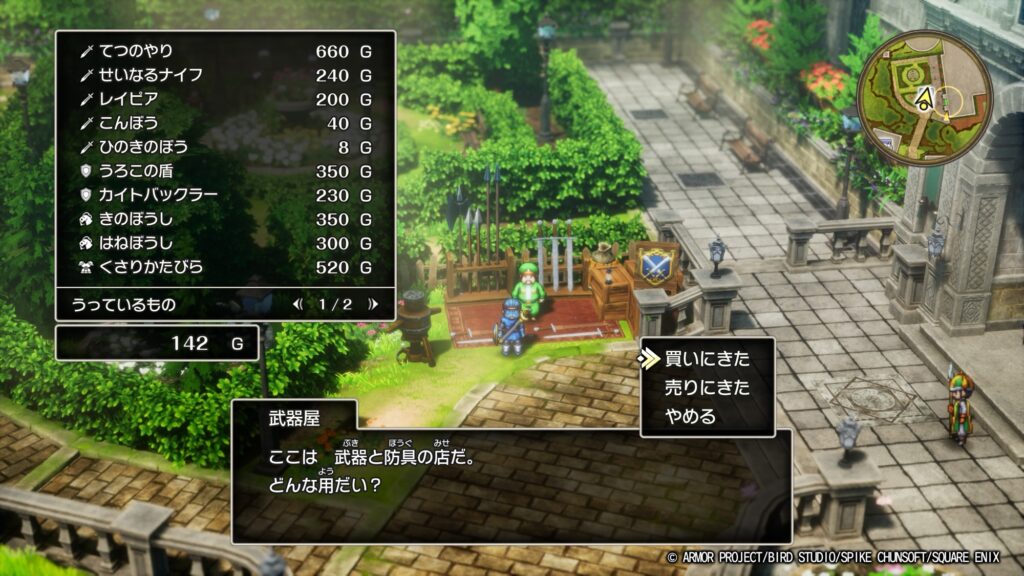Select the はねぼうし item row
This screenshot has height=576, width=1024.
(226, 243)
